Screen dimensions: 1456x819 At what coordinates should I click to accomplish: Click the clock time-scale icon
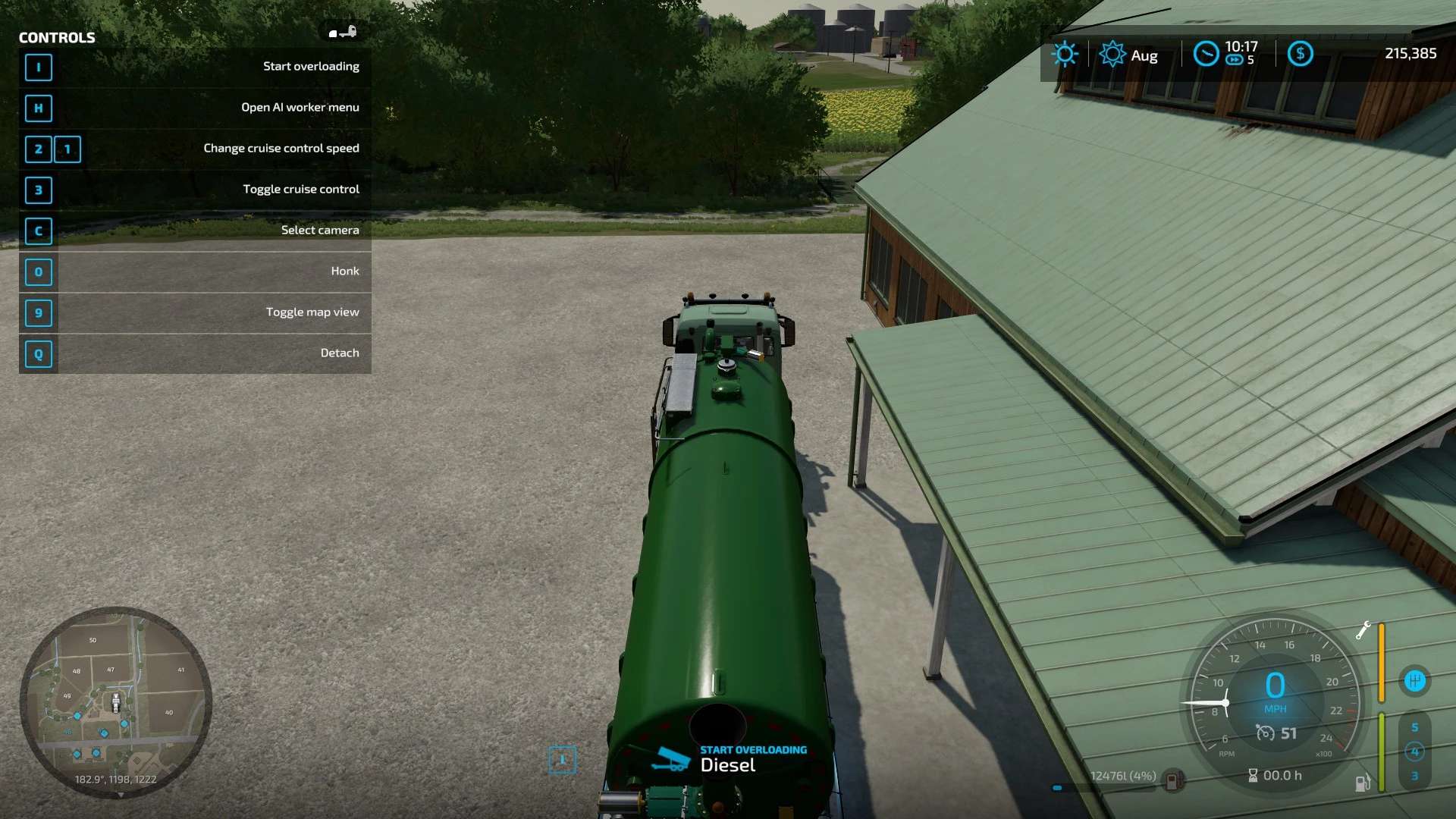(x=1206, y=54)
